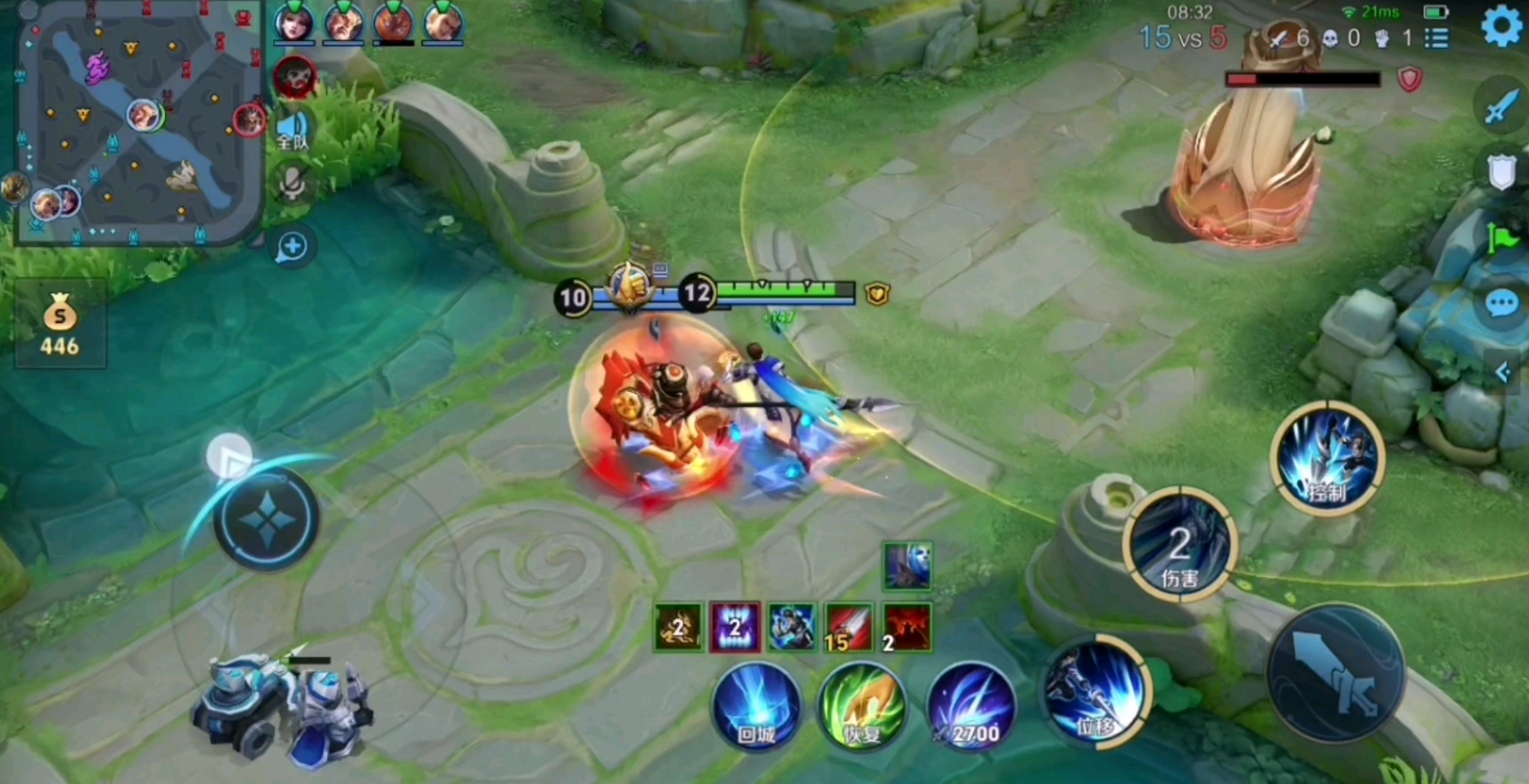The image size is (1529, 784).
Task: Use the summoner spell showing 2700
Action: click(971, 706)
